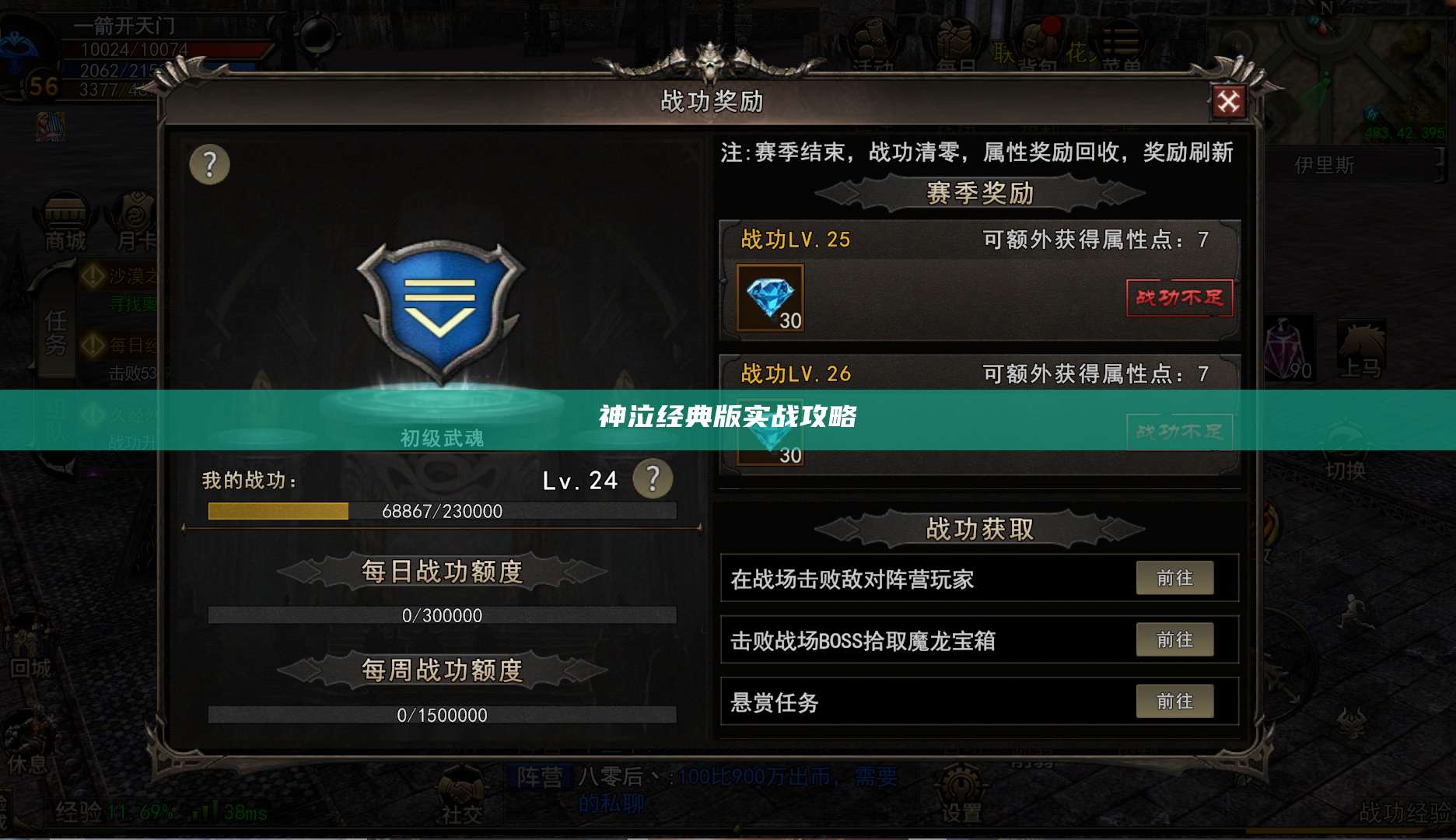This screenshot has width=1456, height=840.
Task: Click the 上马 mount icon on the right
Action: (1363, 342)
